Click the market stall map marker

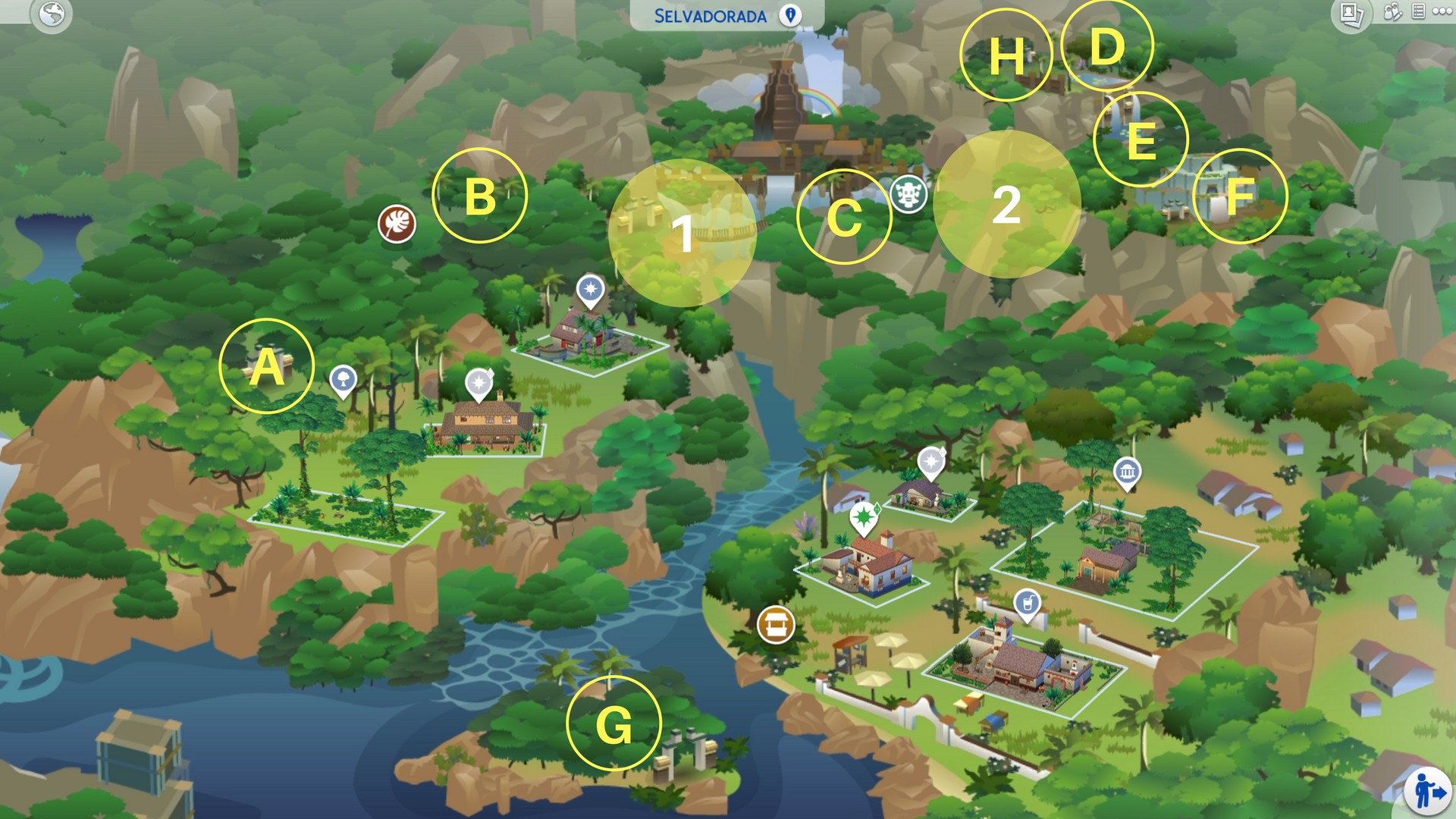[776, 625]
